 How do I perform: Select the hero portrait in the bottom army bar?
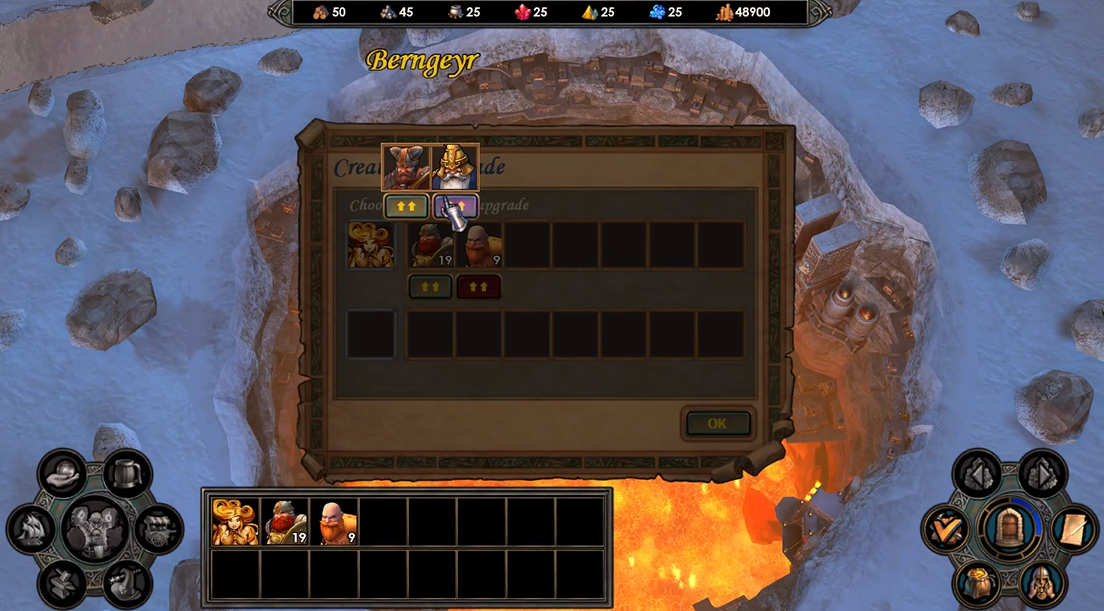pos(235,522)
